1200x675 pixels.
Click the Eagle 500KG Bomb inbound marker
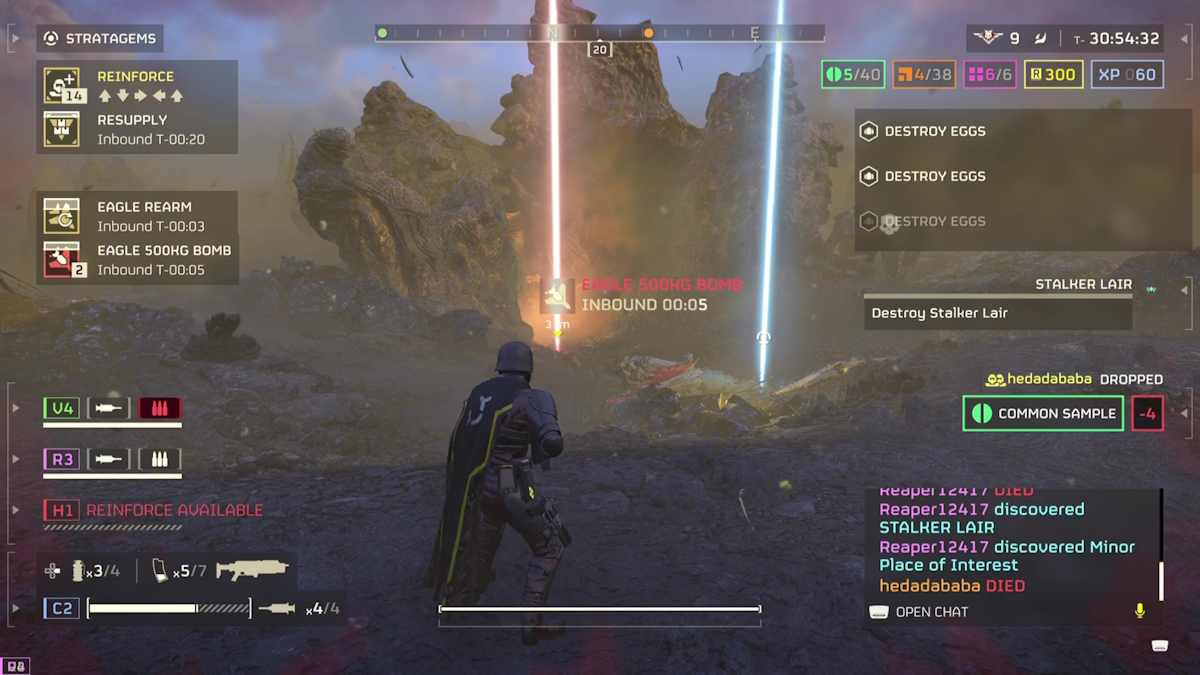click(557, 295)
